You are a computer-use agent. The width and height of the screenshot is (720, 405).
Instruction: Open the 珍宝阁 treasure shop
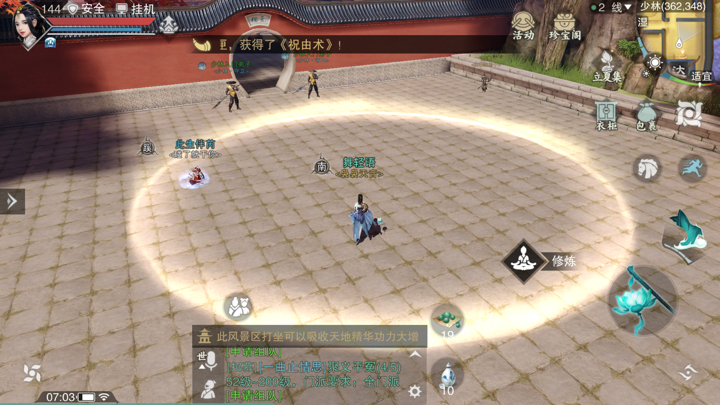565,25
